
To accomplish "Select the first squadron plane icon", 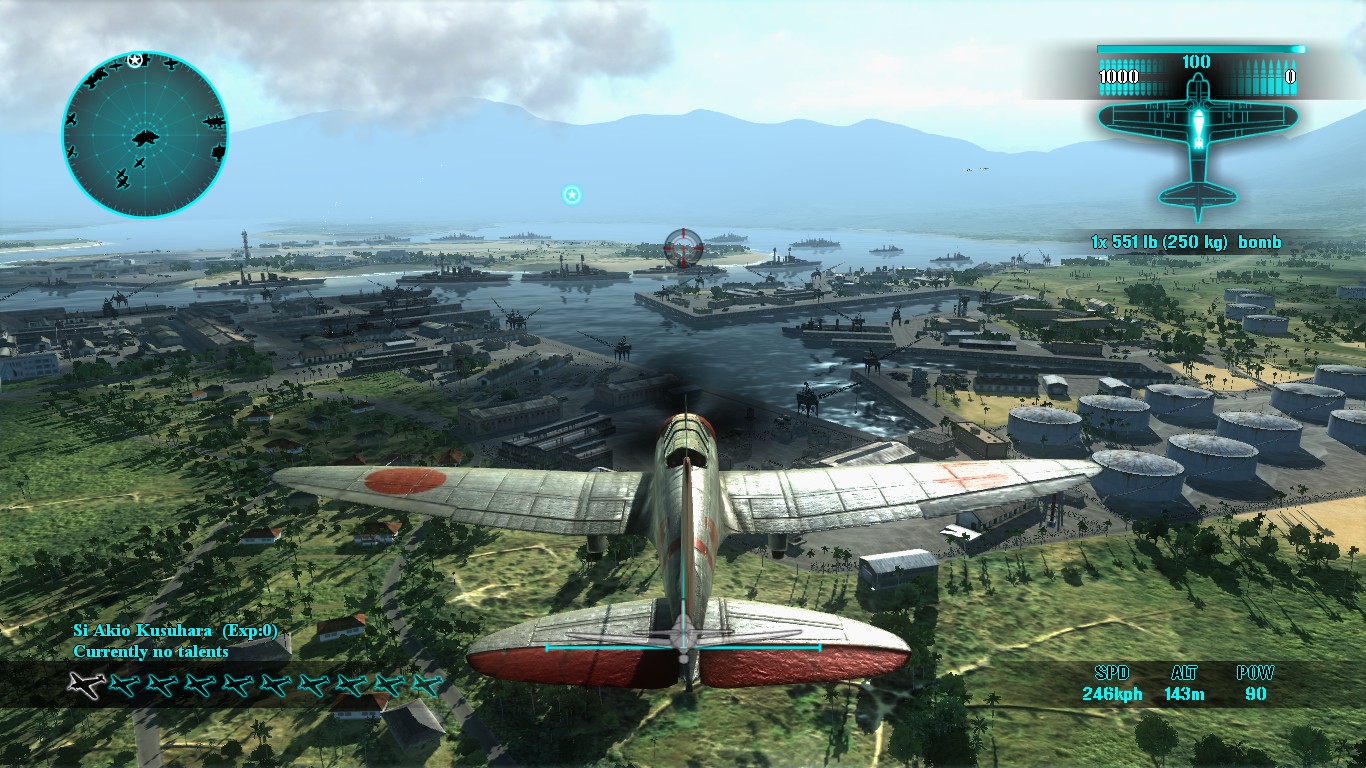I will coord(83,683).
